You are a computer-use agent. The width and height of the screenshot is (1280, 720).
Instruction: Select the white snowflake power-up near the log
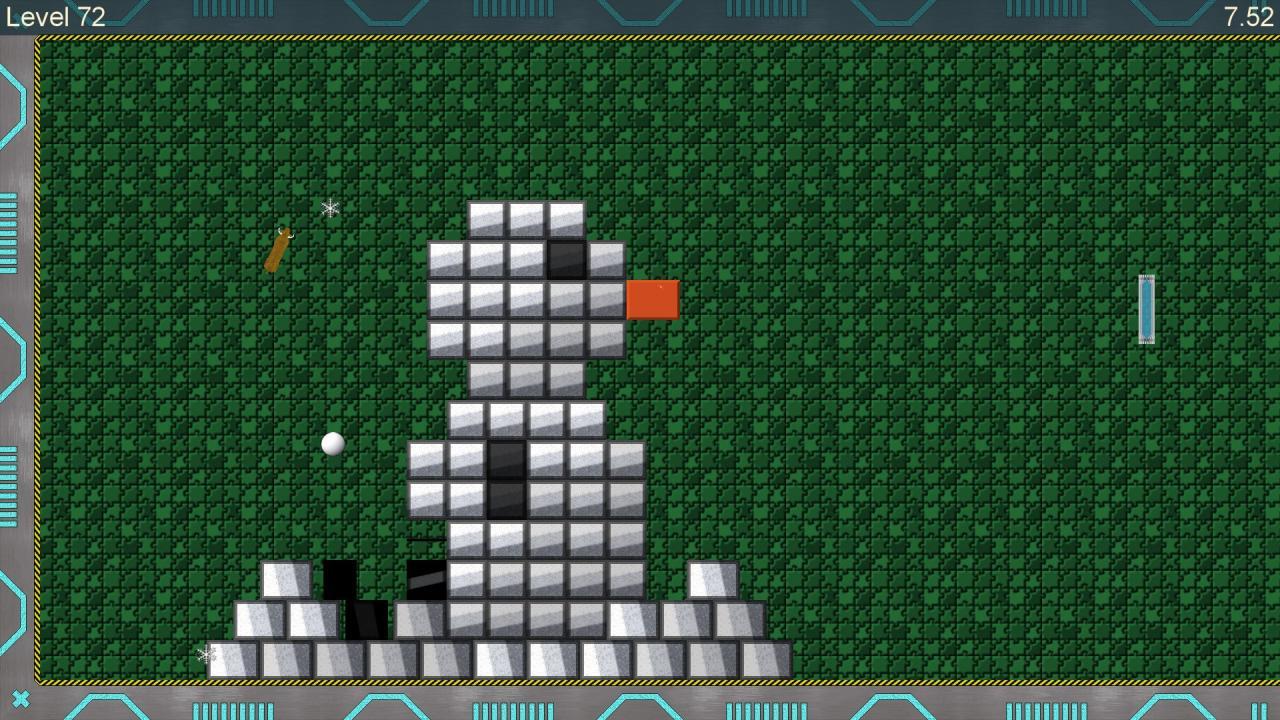coord(329,209)
